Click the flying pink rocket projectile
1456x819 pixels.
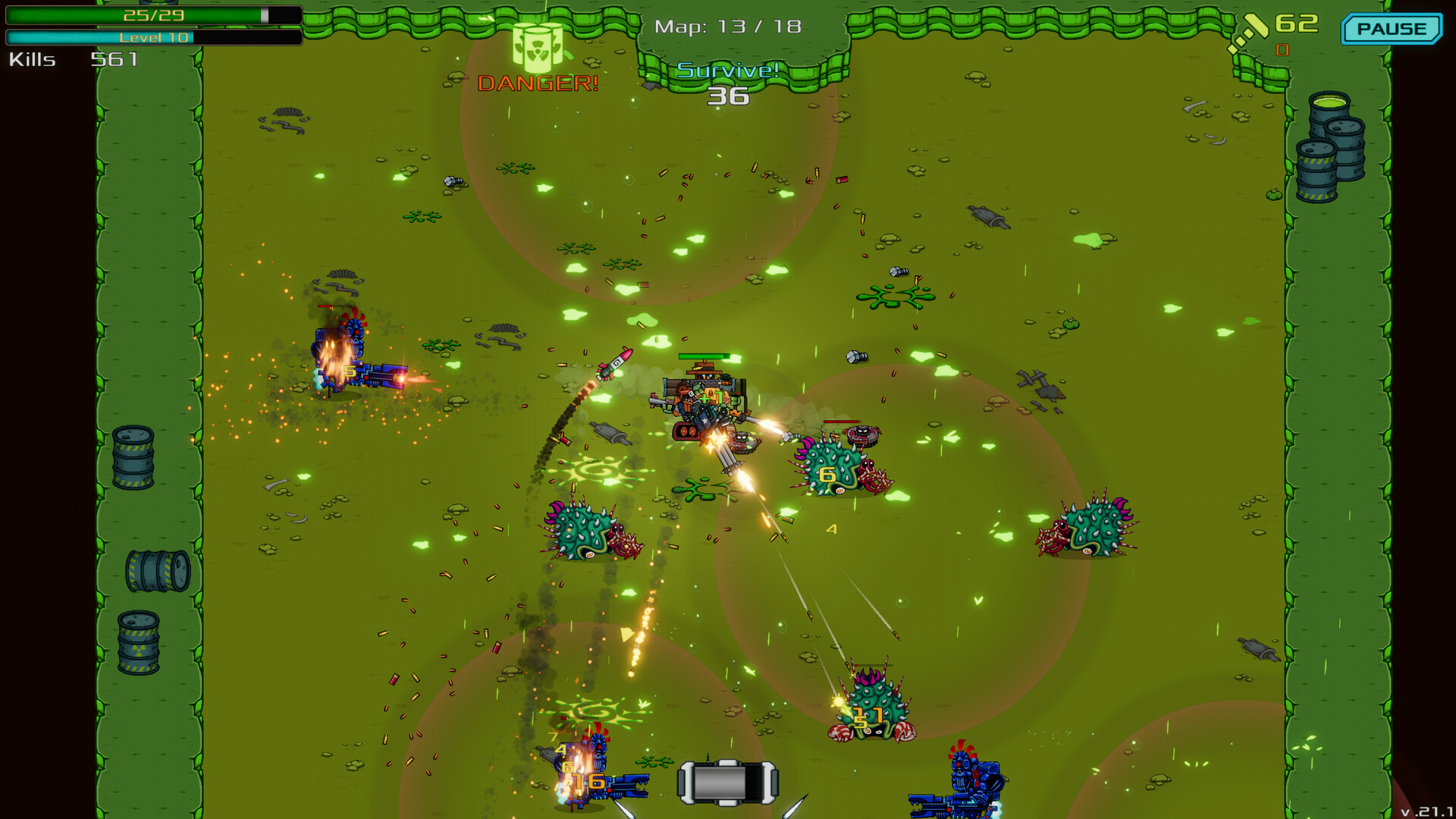[616, 364]
